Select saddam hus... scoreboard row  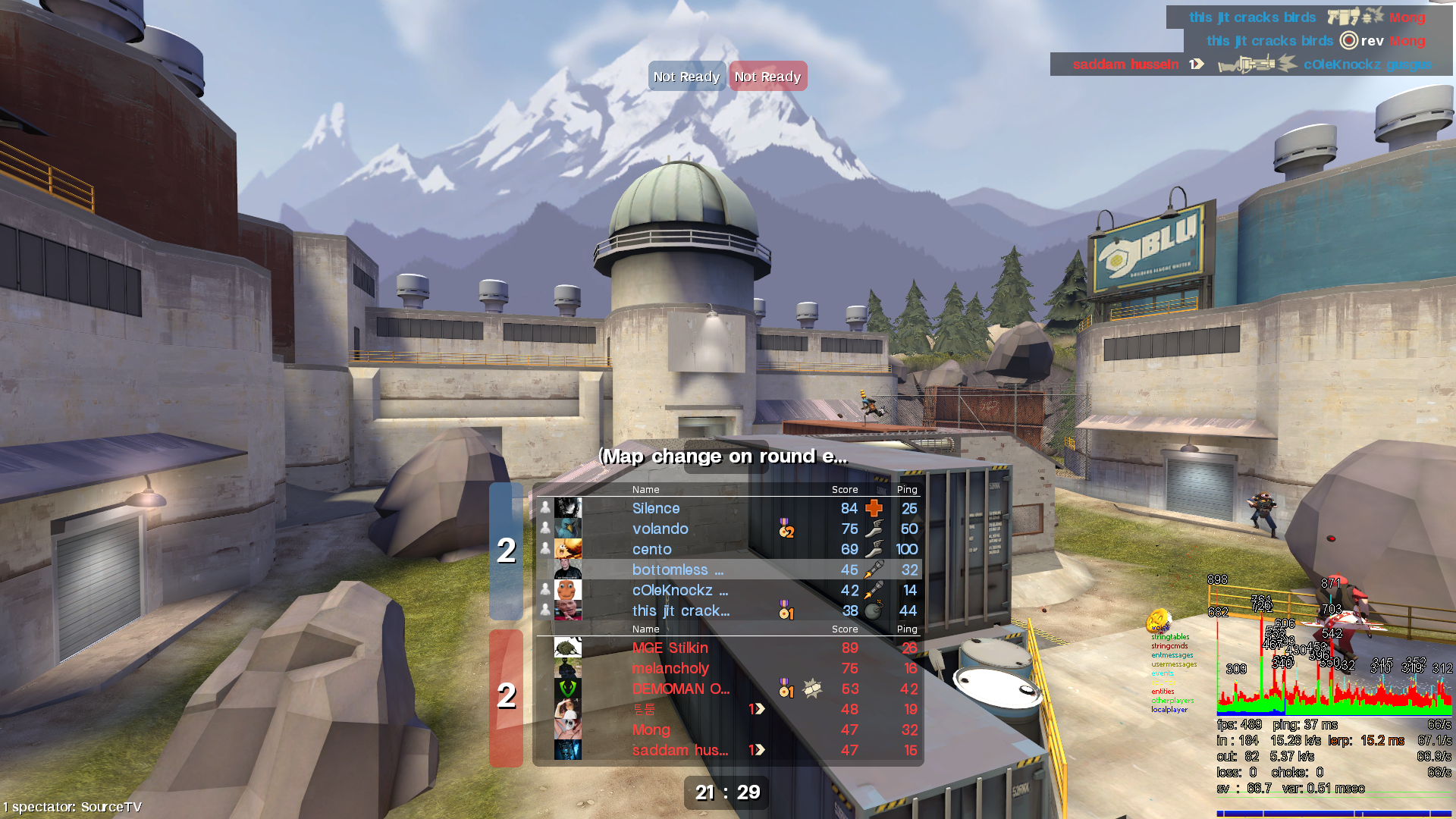point(679,751)
